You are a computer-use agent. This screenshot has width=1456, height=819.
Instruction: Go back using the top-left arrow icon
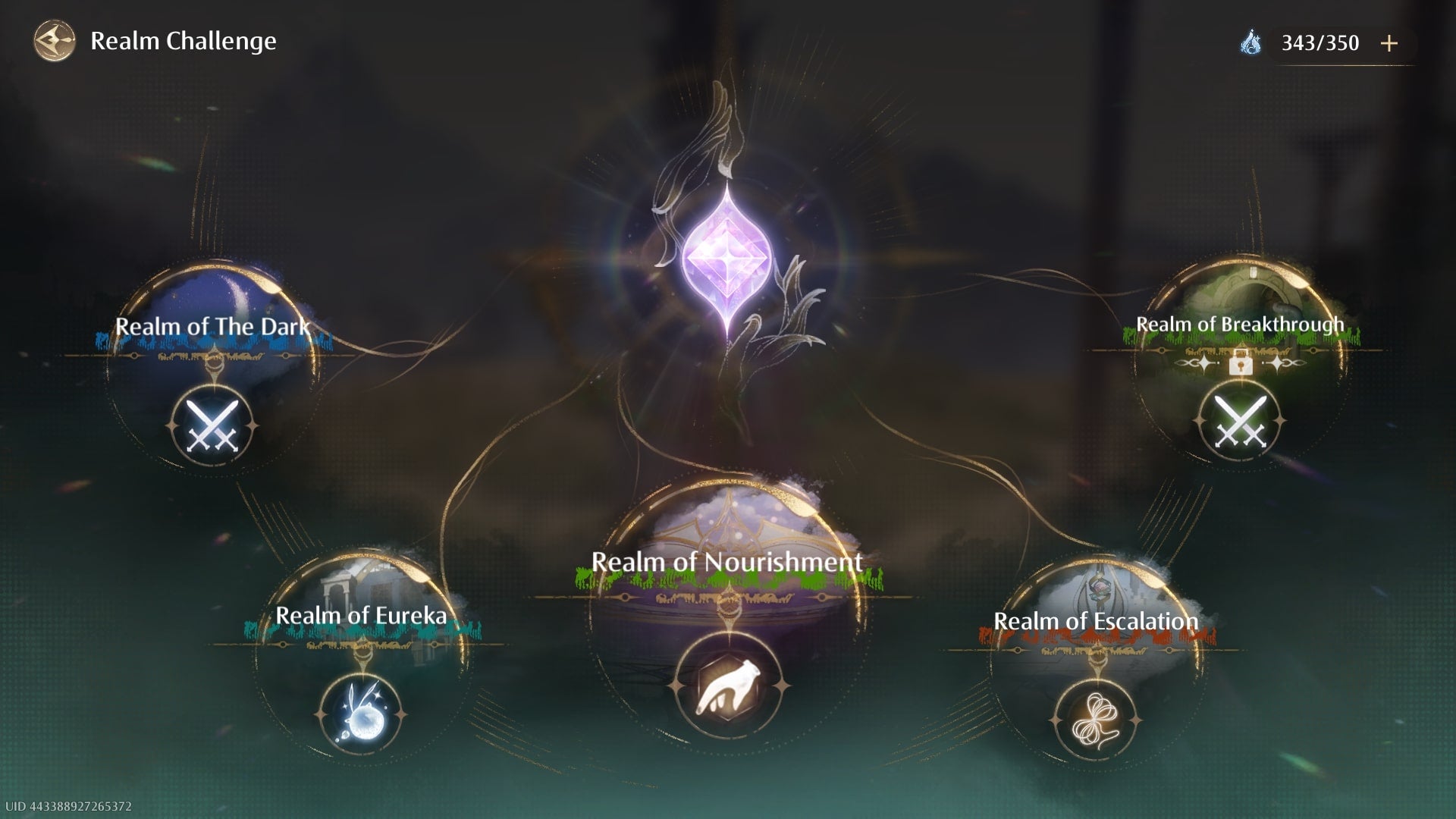(x=55, y=41)
